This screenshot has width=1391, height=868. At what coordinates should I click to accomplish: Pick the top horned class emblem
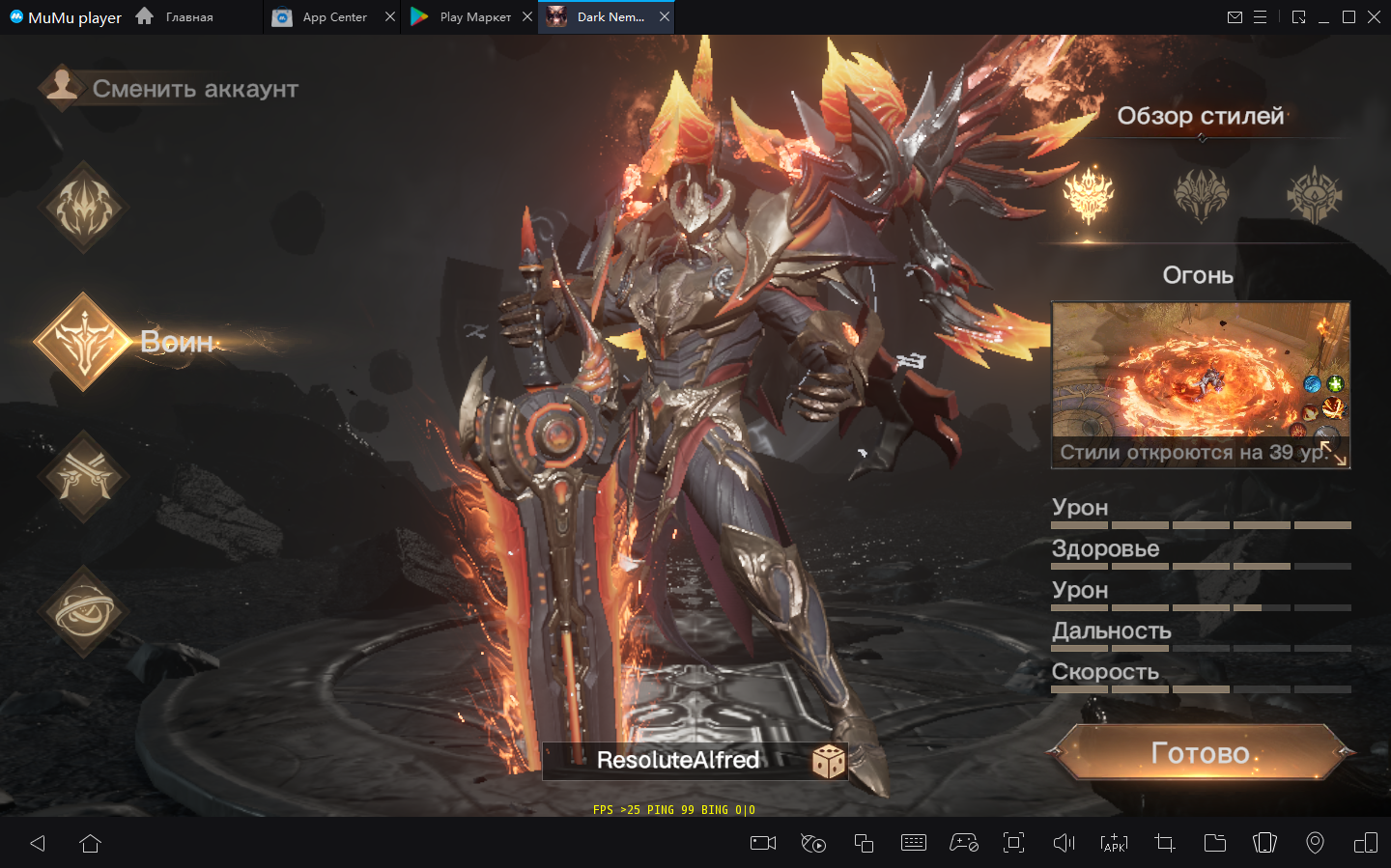click(x=85, y=208)
